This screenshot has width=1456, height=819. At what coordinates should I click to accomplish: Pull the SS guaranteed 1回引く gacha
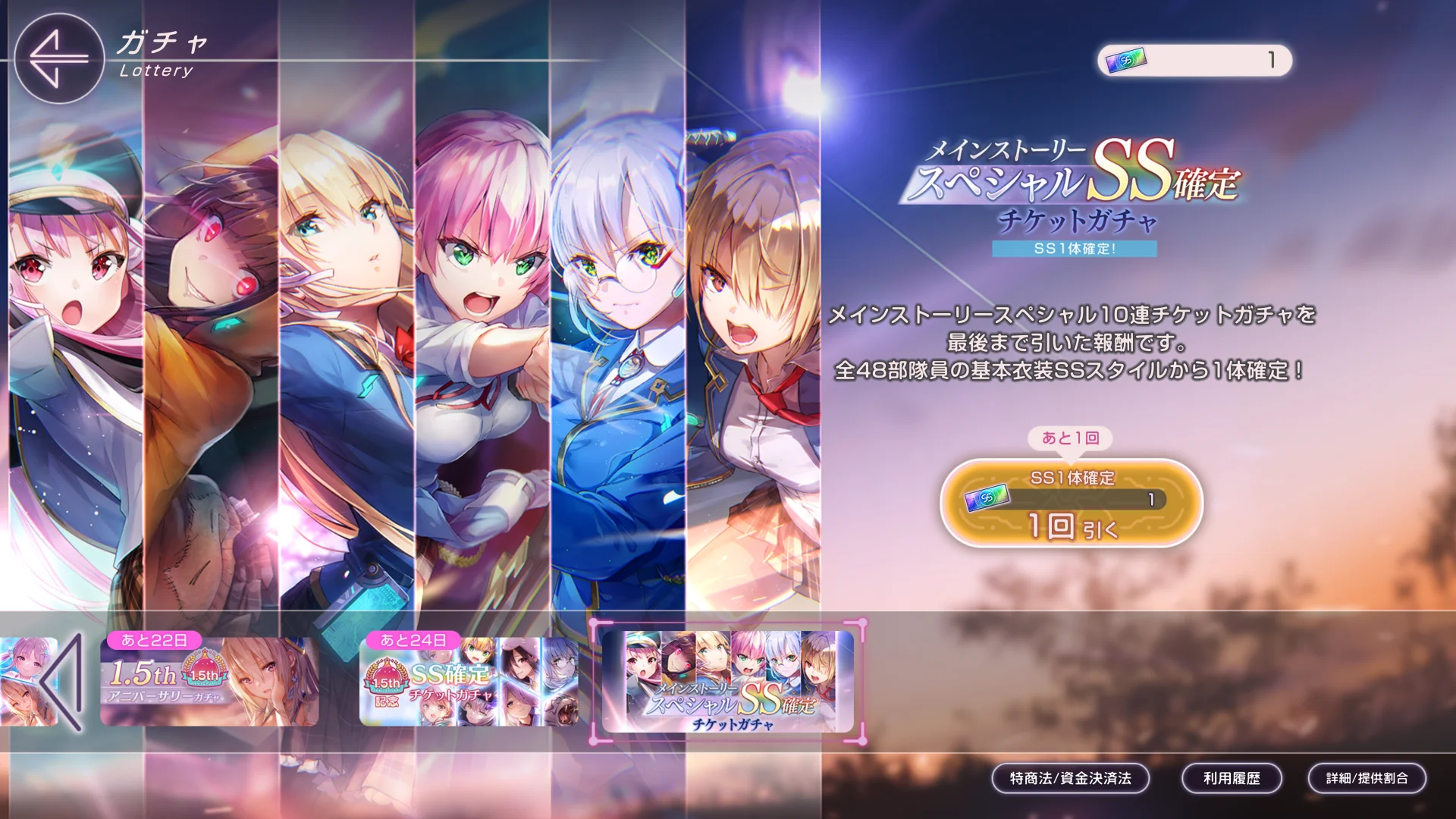click(1071, 503)
